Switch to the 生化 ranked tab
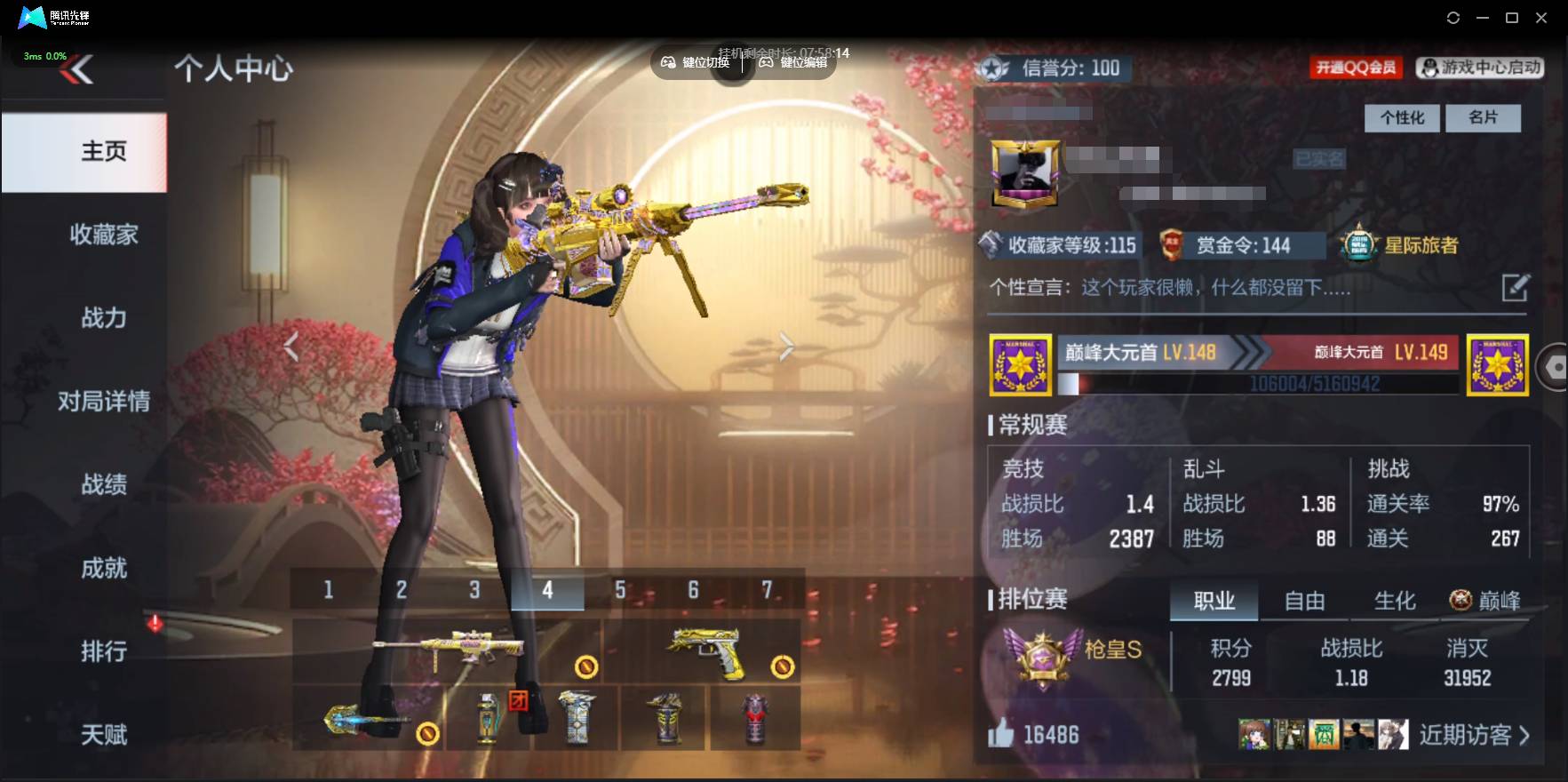 pos(1395,601)
